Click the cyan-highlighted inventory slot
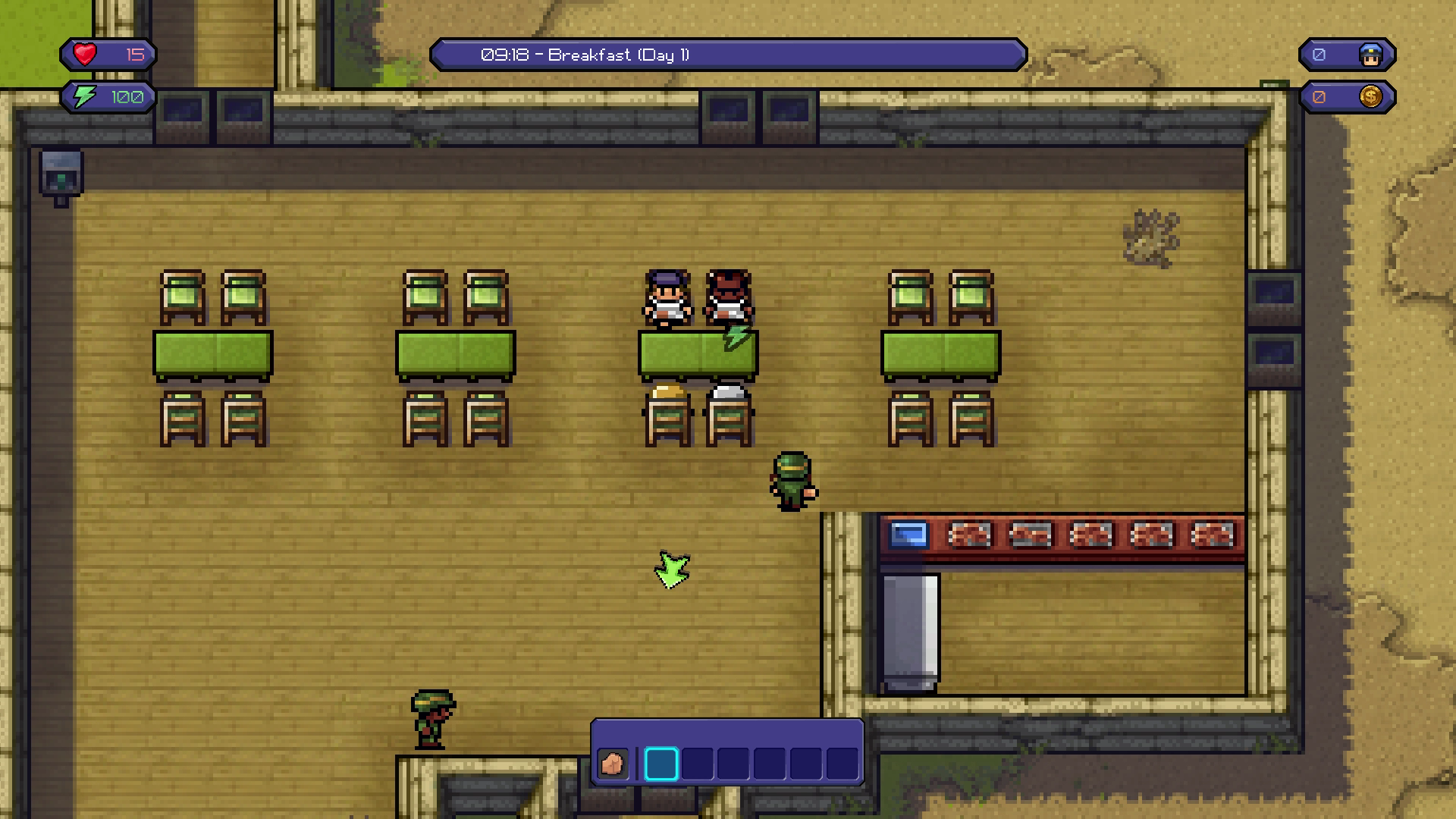 [x=661, y=764]
